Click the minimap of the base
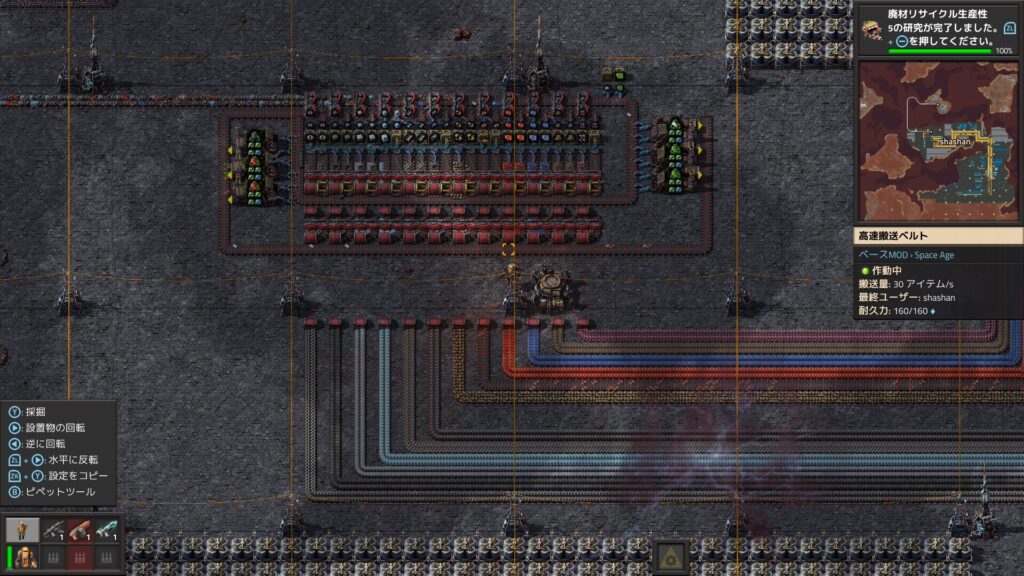The width and height of the screenshot is (1024, 576). [x=939, y=142]
